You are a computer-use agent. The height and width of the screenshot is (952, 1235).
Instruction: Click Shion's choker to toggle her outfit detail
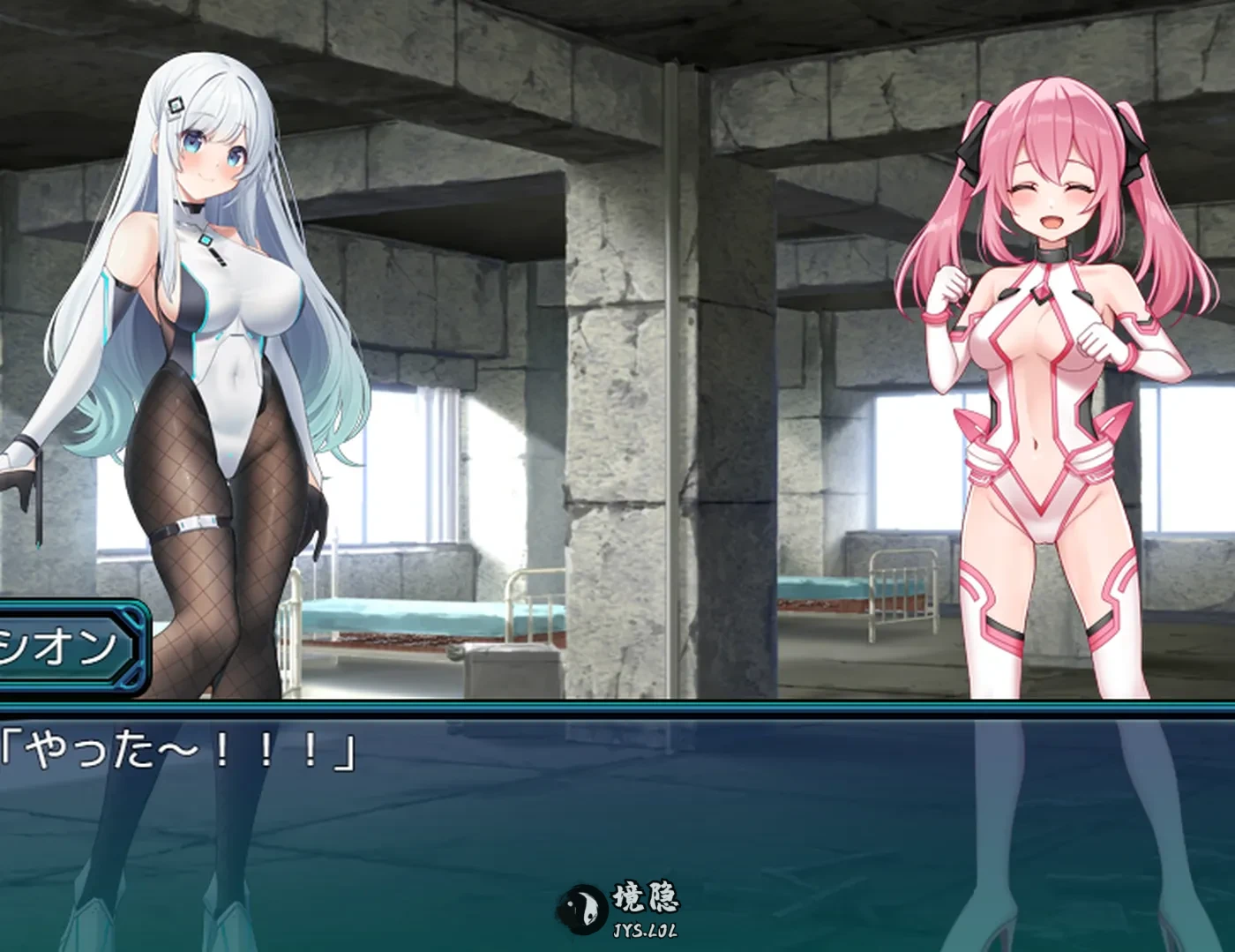tap(191, 207)
